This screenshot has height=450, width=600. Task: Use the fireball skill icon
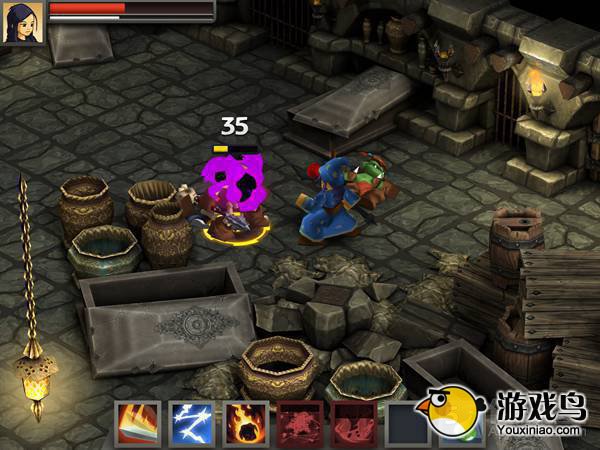tap(243, 423)
